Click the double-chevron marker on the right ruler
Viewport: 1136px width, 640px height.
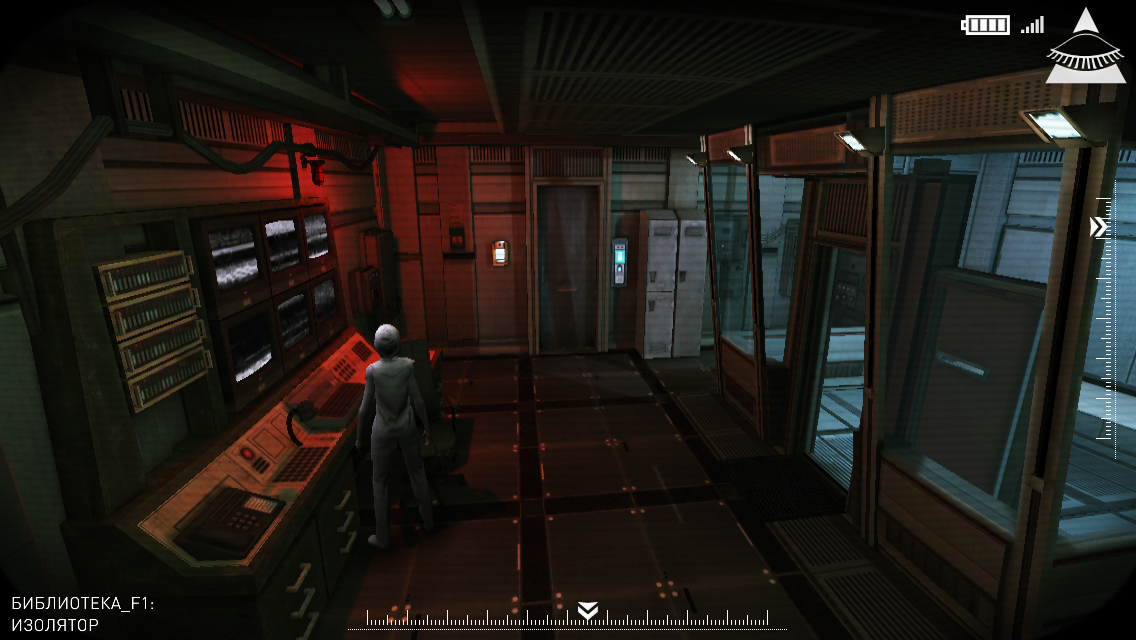coord(1099,228)
